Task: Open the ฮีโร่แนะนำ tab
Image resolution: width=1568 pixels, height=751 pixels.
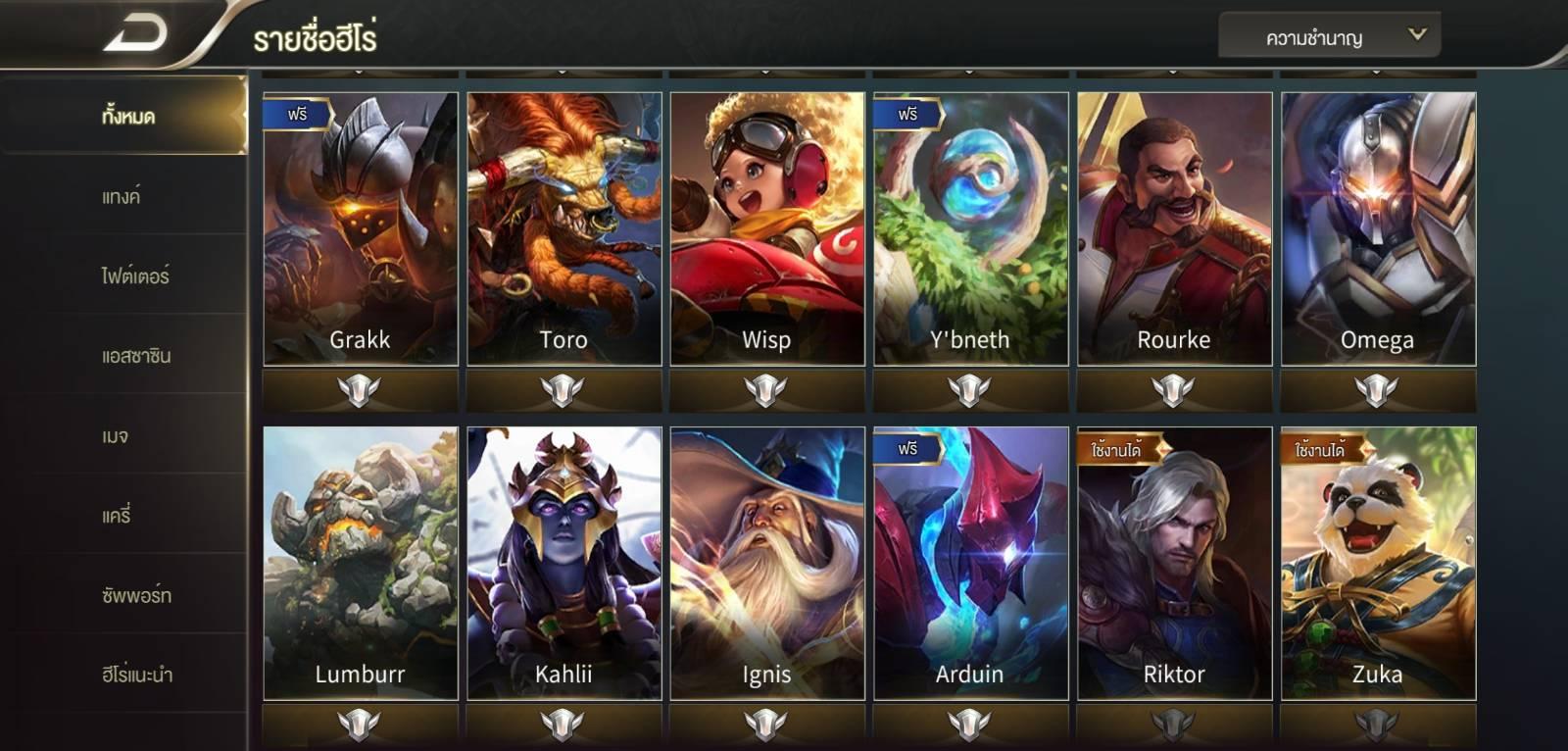Action: [136, 675]
